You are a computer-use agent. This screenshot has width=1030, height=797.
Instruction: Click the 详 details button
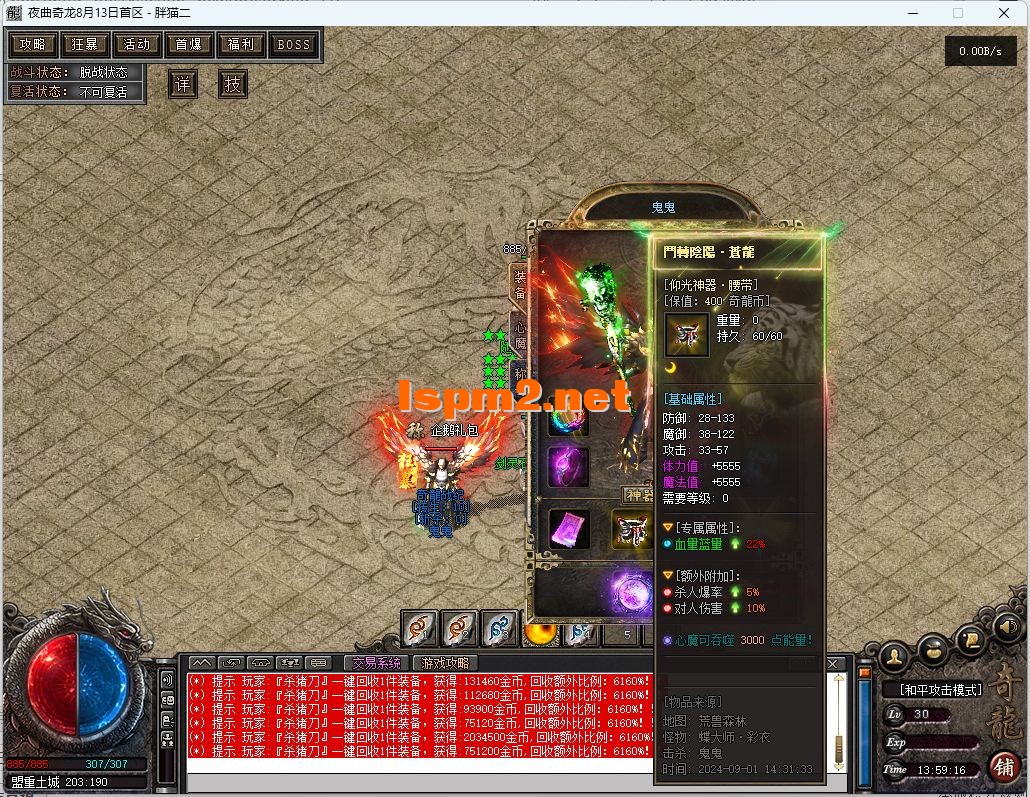pos(182,84)
